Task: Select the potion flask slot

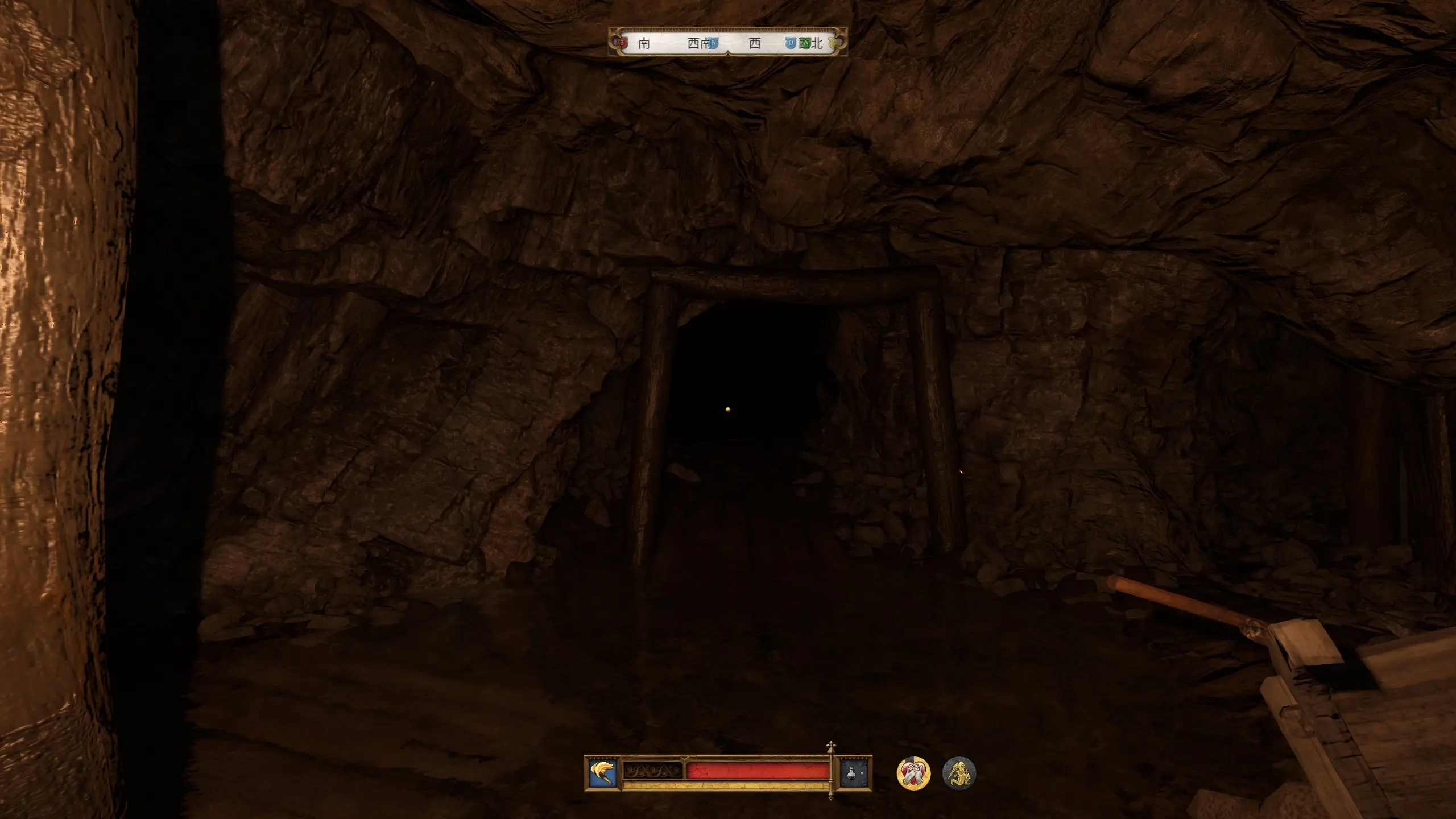Action: [x=855, y=773]
